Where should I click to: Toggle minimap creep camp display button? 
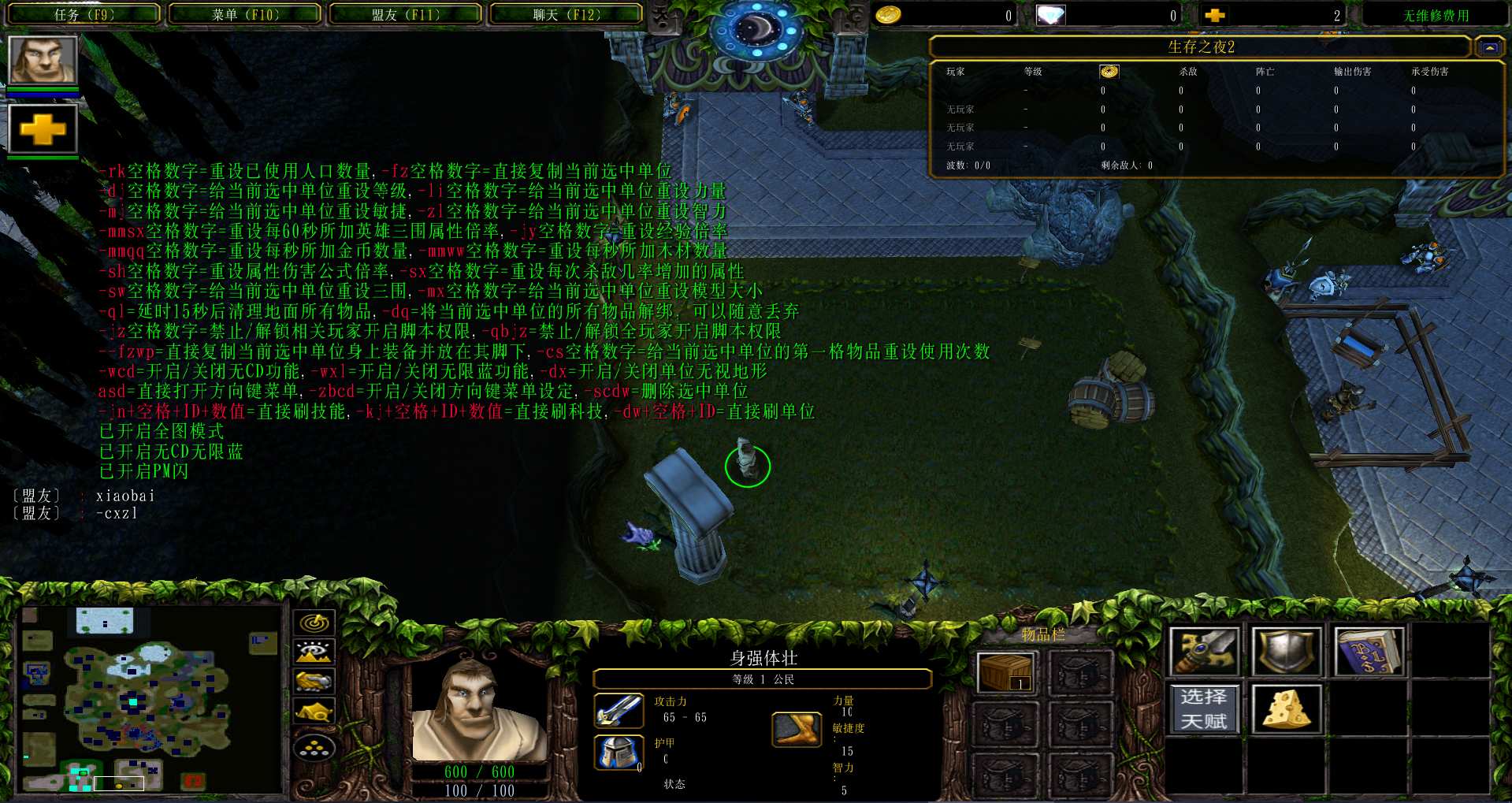coord(314,711)
